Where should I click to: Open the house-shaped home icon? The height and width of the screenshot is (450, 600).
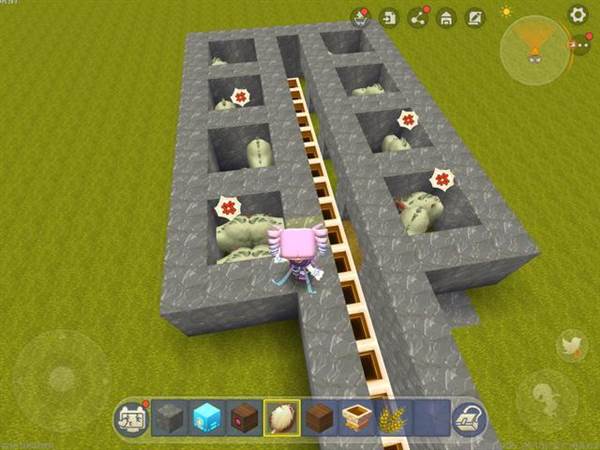coord(446,18)
